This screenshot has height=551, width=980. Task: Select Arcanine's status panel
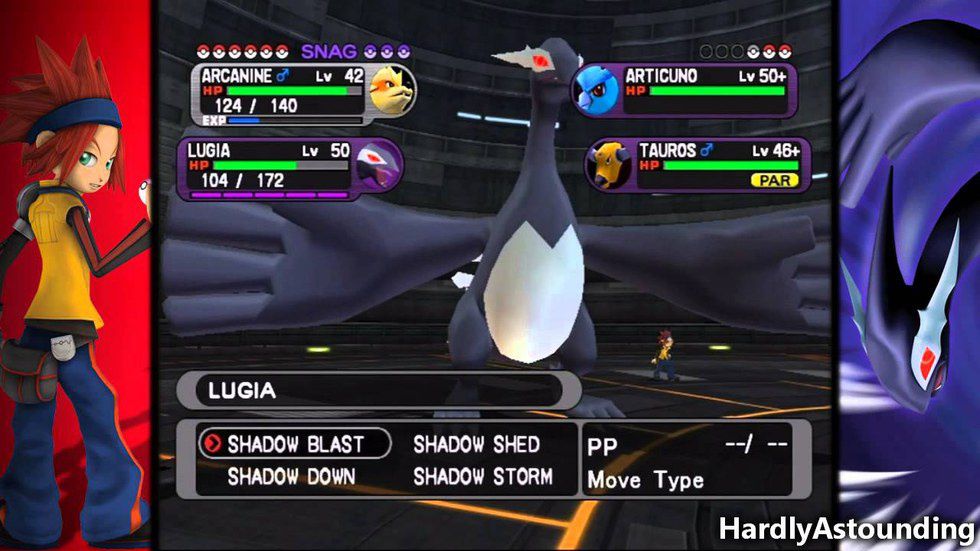300,94
